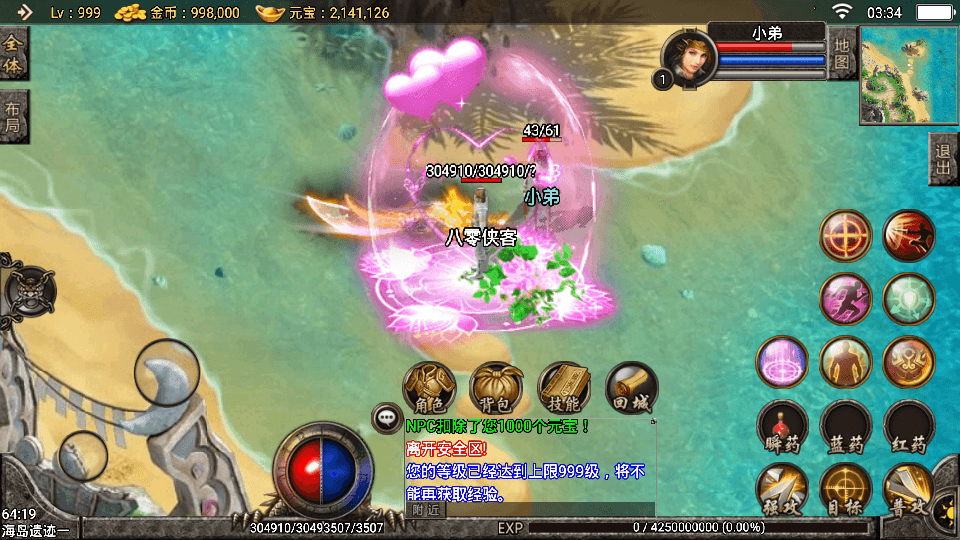Activate the running figure dash skill
Viewport: 960px width, 540px height.
(845, 299)
